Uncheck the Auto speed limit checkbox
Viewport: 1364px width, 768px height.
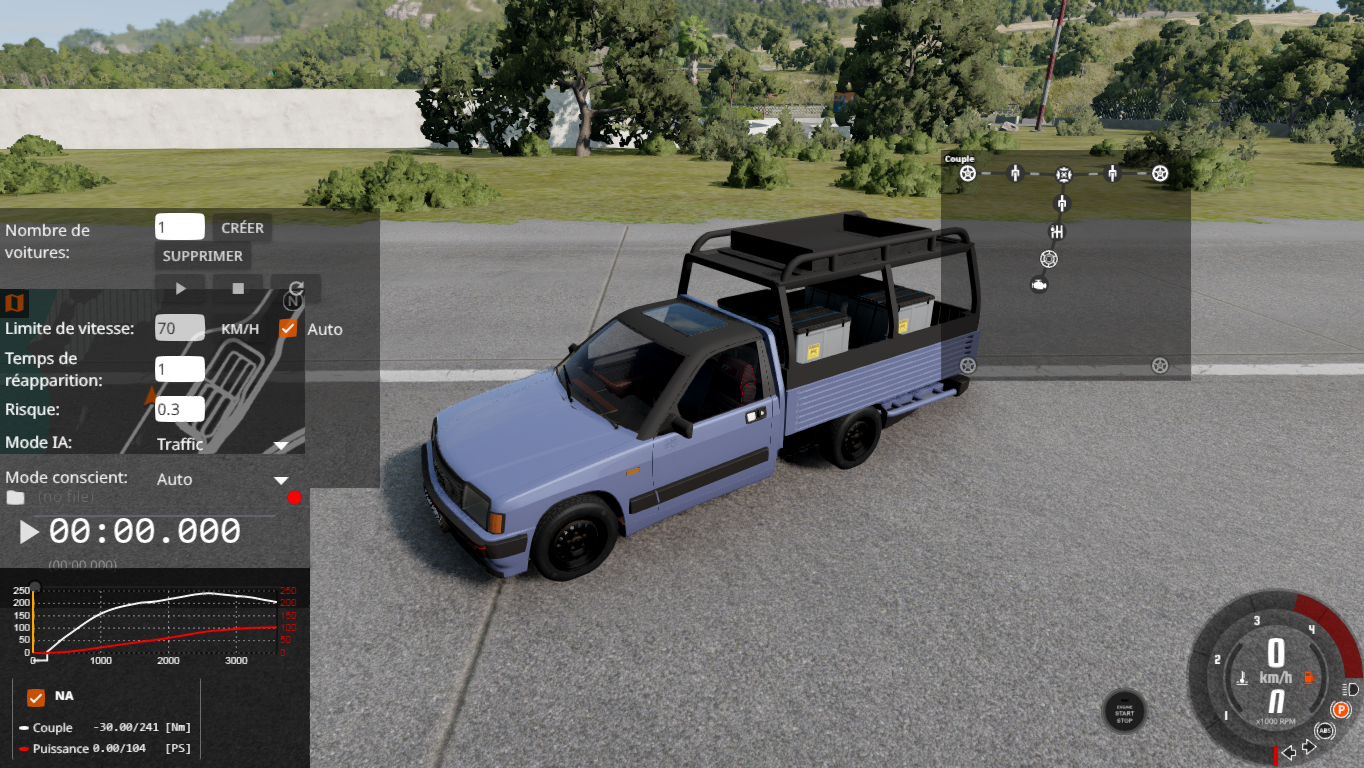click(x=288, y=328)
